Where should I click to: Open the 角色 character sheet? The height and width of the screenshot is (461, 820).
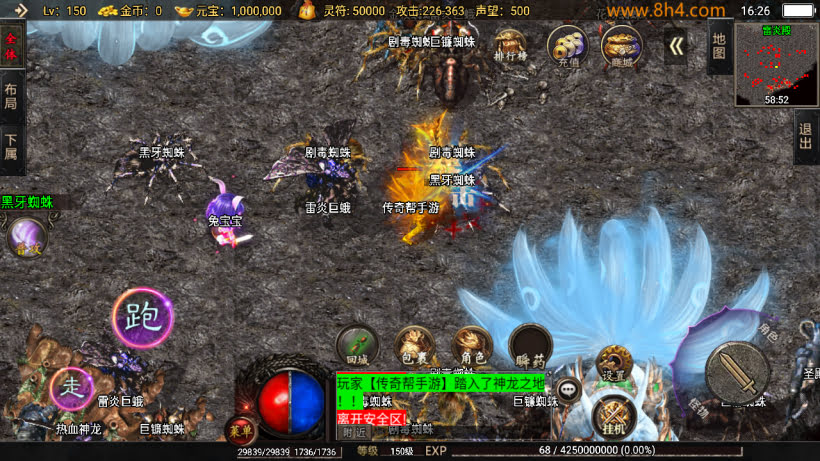(471, 345)
